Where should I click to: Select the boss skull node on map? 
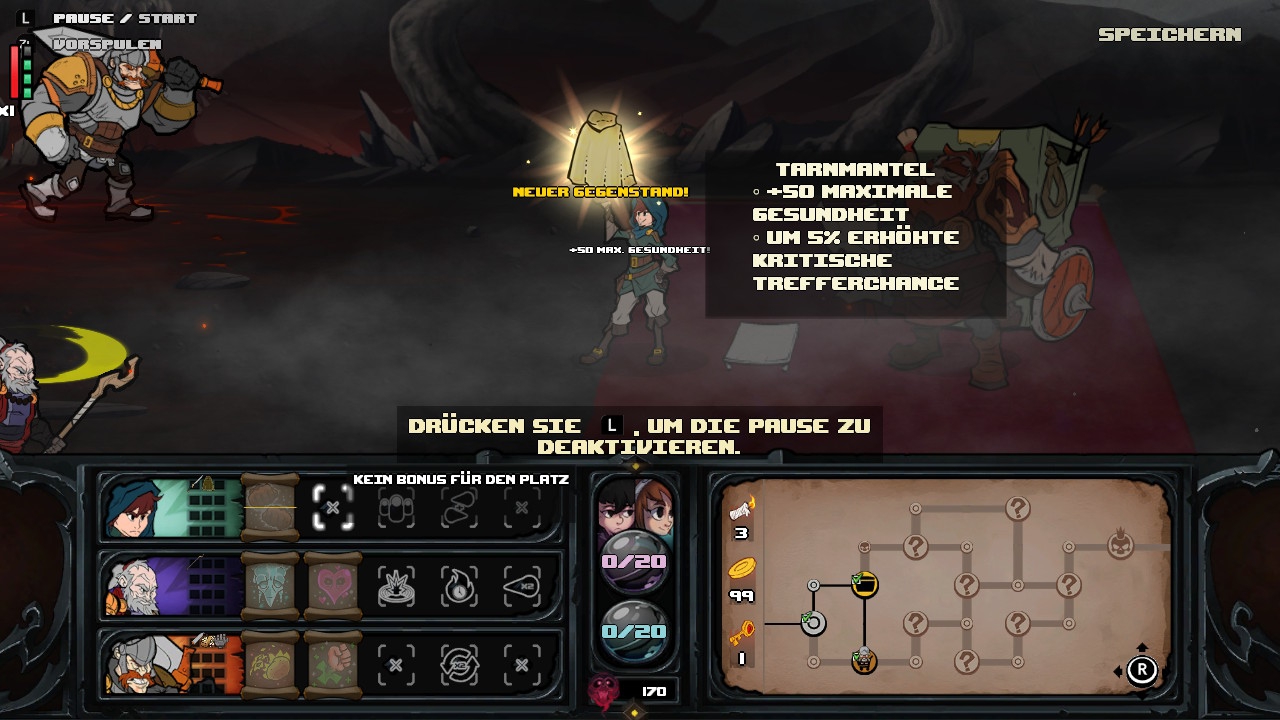[x=1120, y=546]
